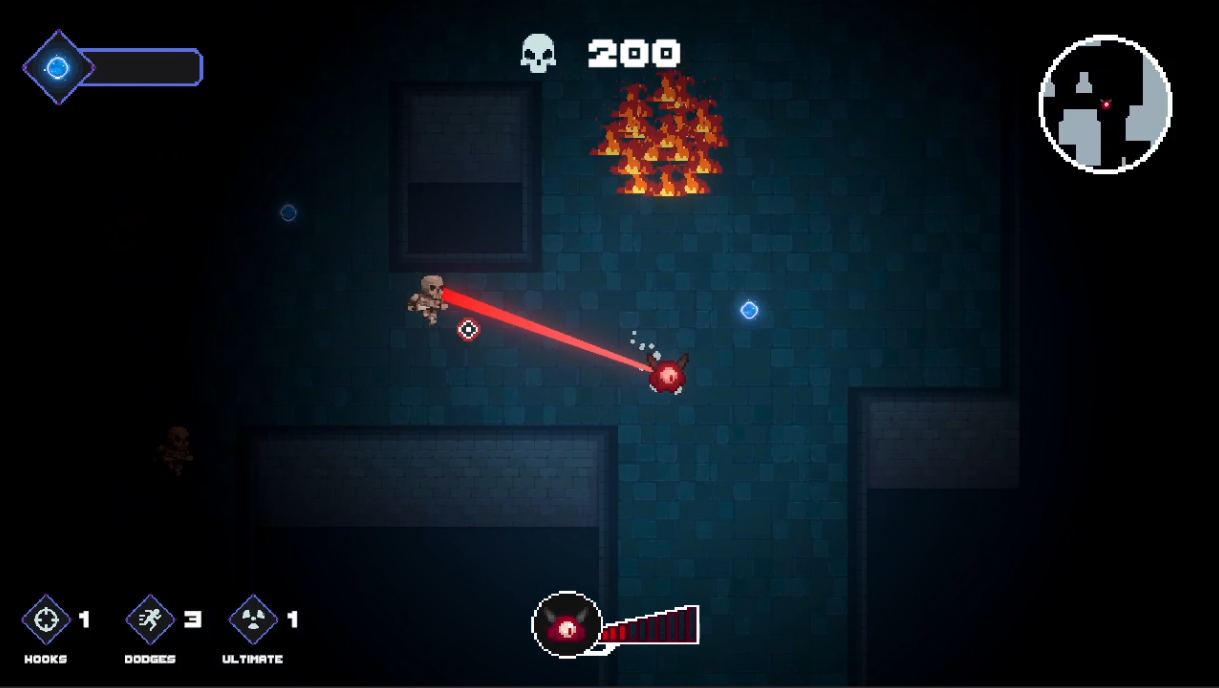Select the red demon character portrait
This screenshot has width=1219, height=688.
pos(567,627)
